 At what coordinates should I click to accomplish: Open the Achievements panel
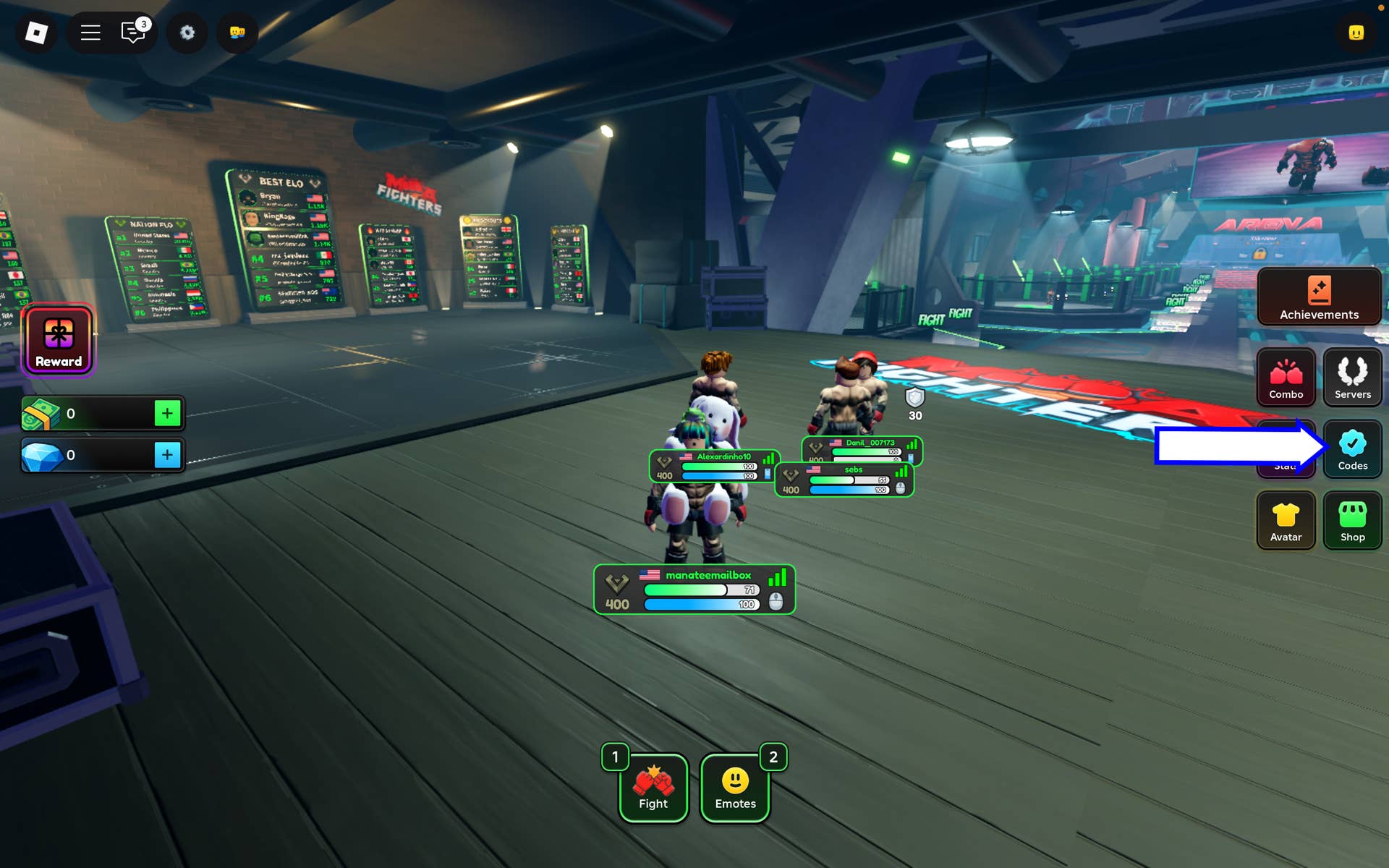[1319, 297]
